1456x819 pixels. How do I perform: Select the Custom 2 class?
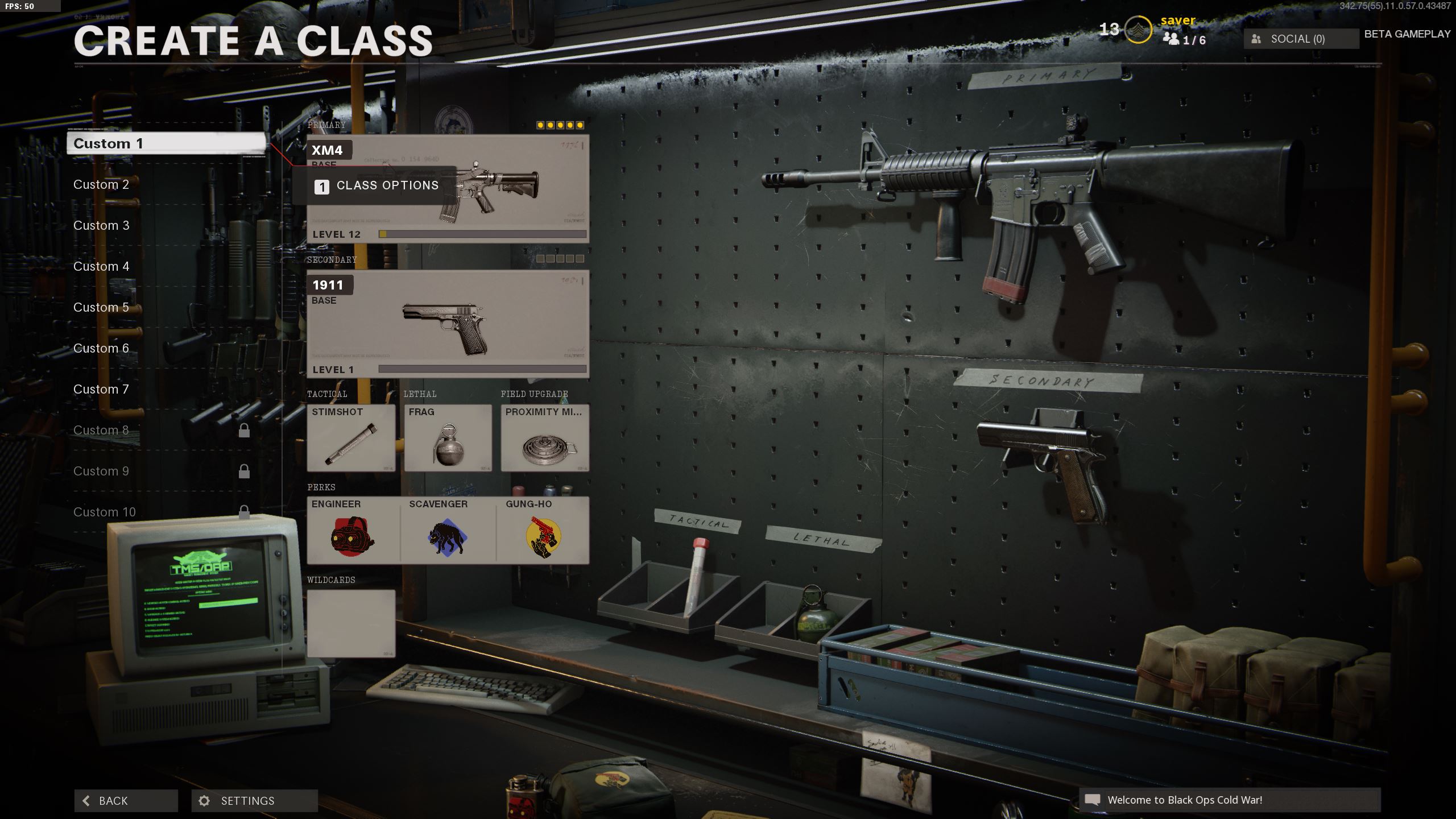pos(101,184)
